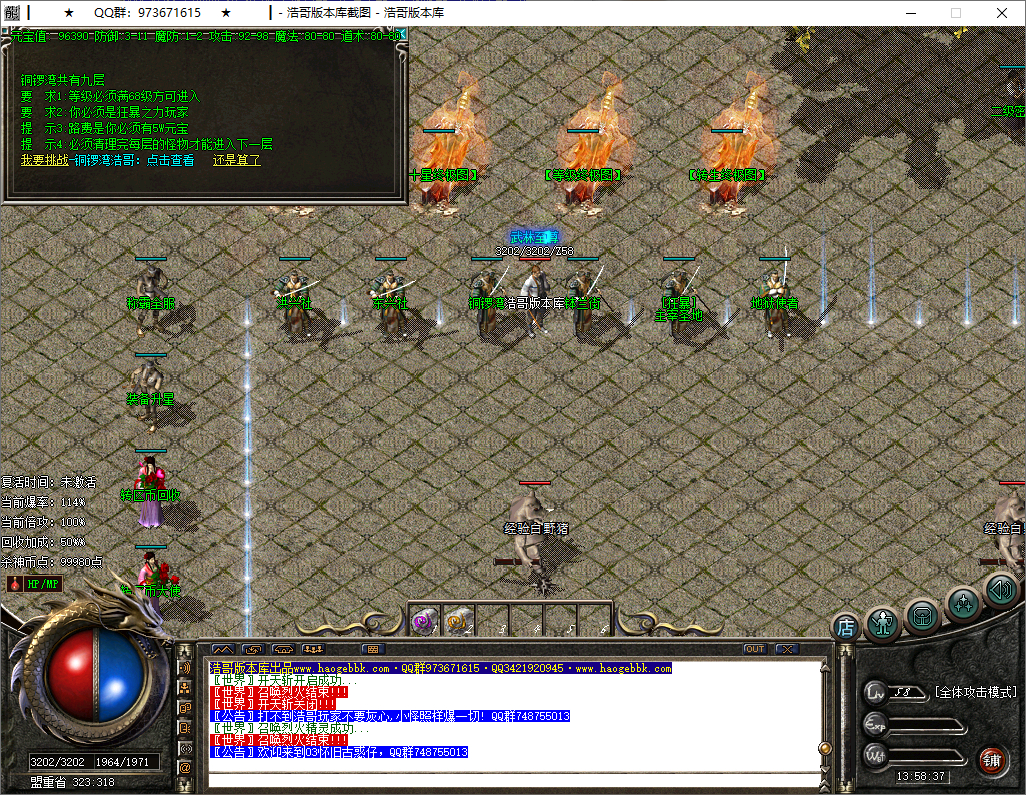Use the orange swirl scroll in hotbar
Image resolution: width=1026 pixels, height=795 pixels.
coord(456,620)
